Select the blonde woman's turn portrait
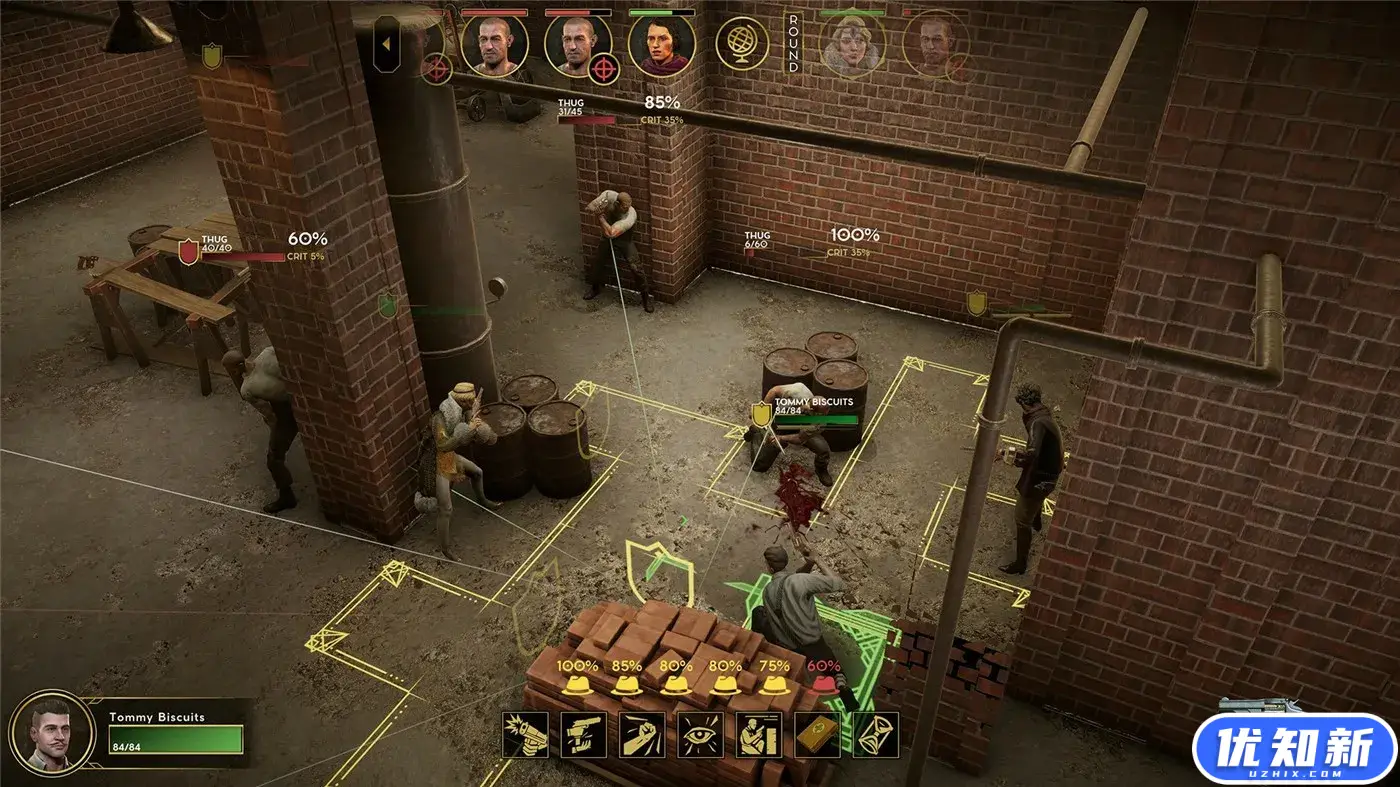The image size is (1400, 787). 852,44
